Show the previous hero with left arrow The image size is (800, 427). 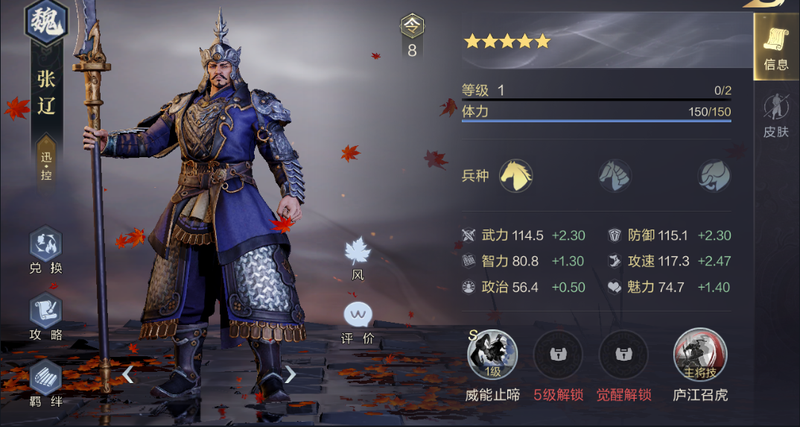[x=128, y=375]
